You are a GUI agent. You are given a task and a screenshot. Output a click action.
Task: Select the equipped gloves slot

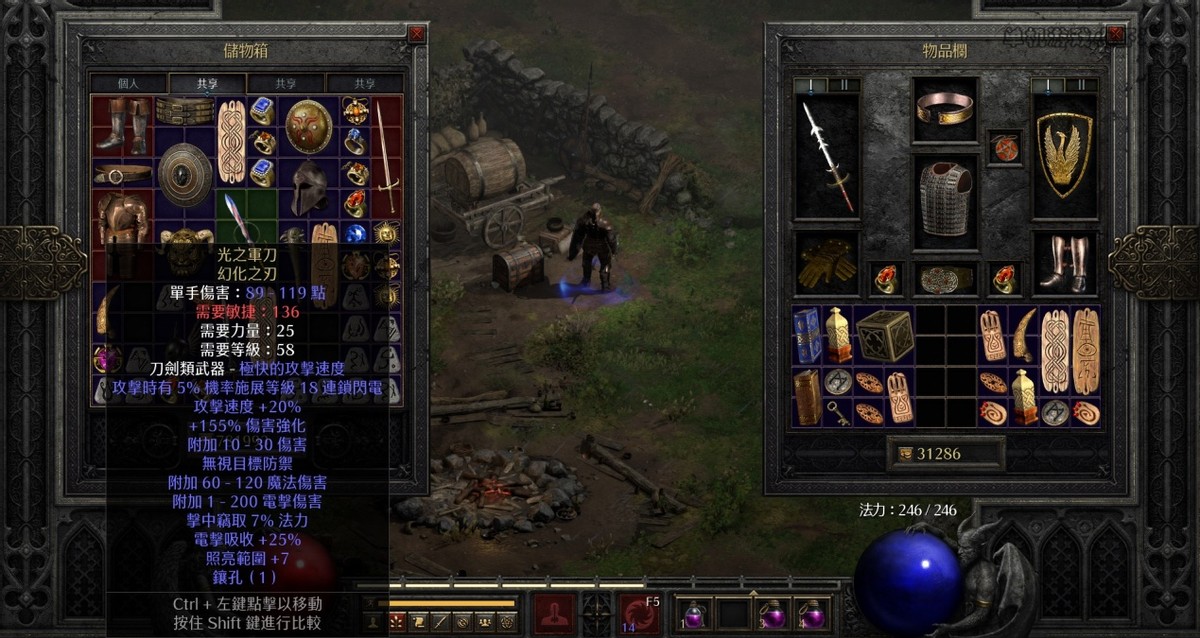click(x=826, y=263)
